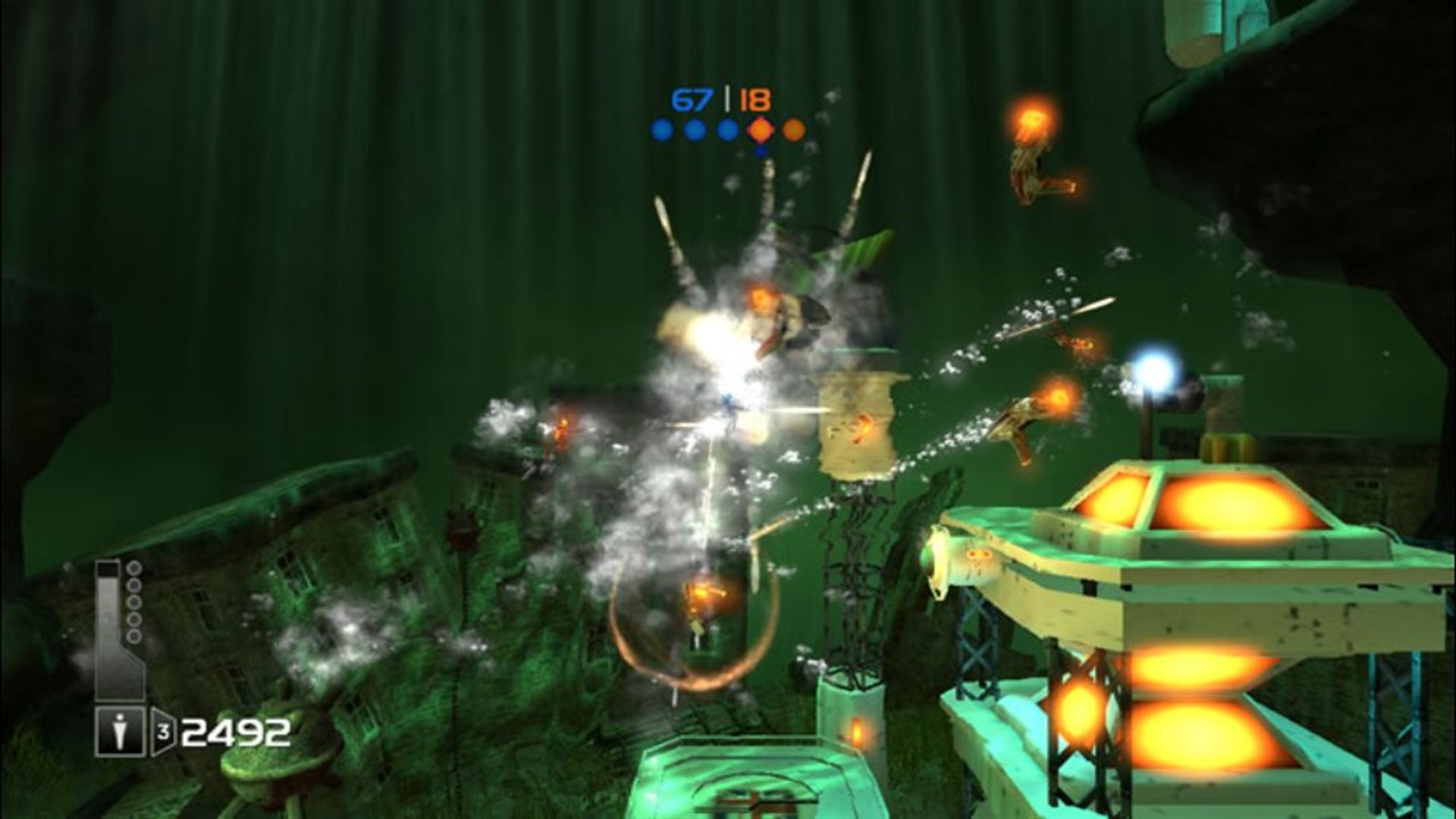Open the white divider between the two scores
1456x819 pixels.
[727, 98]
